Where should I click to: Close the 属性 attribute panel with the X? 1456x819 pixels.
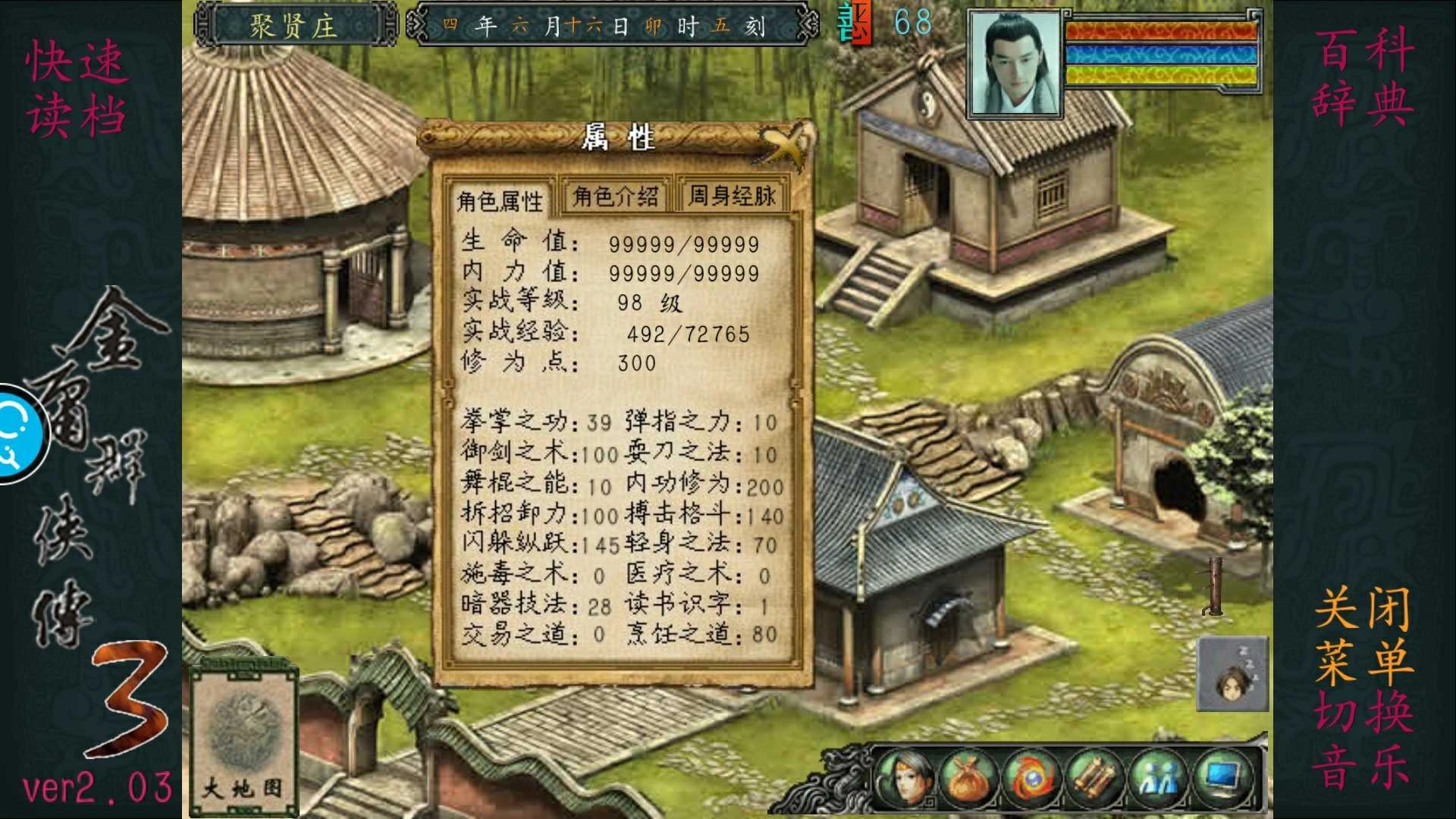(786, 145)
